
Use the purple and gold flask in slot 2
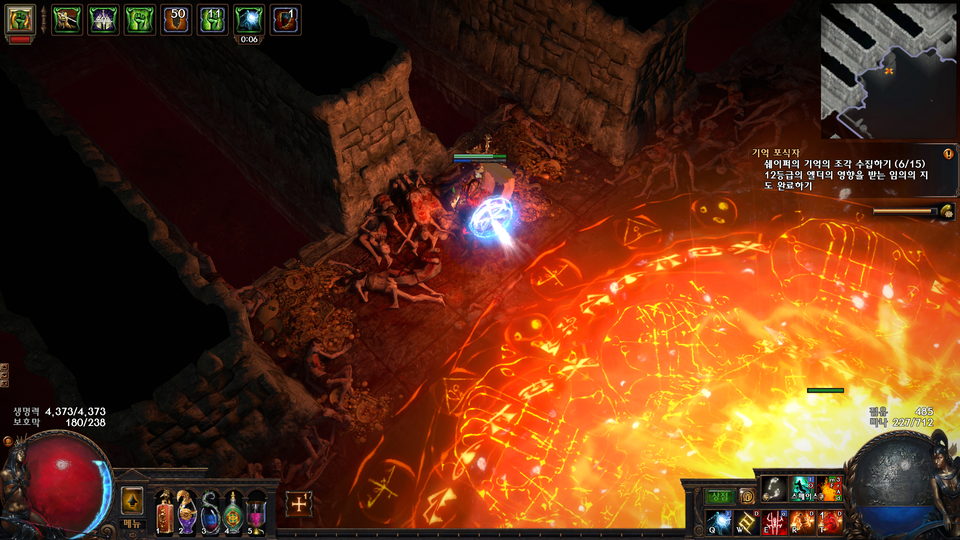click(187, 512)
